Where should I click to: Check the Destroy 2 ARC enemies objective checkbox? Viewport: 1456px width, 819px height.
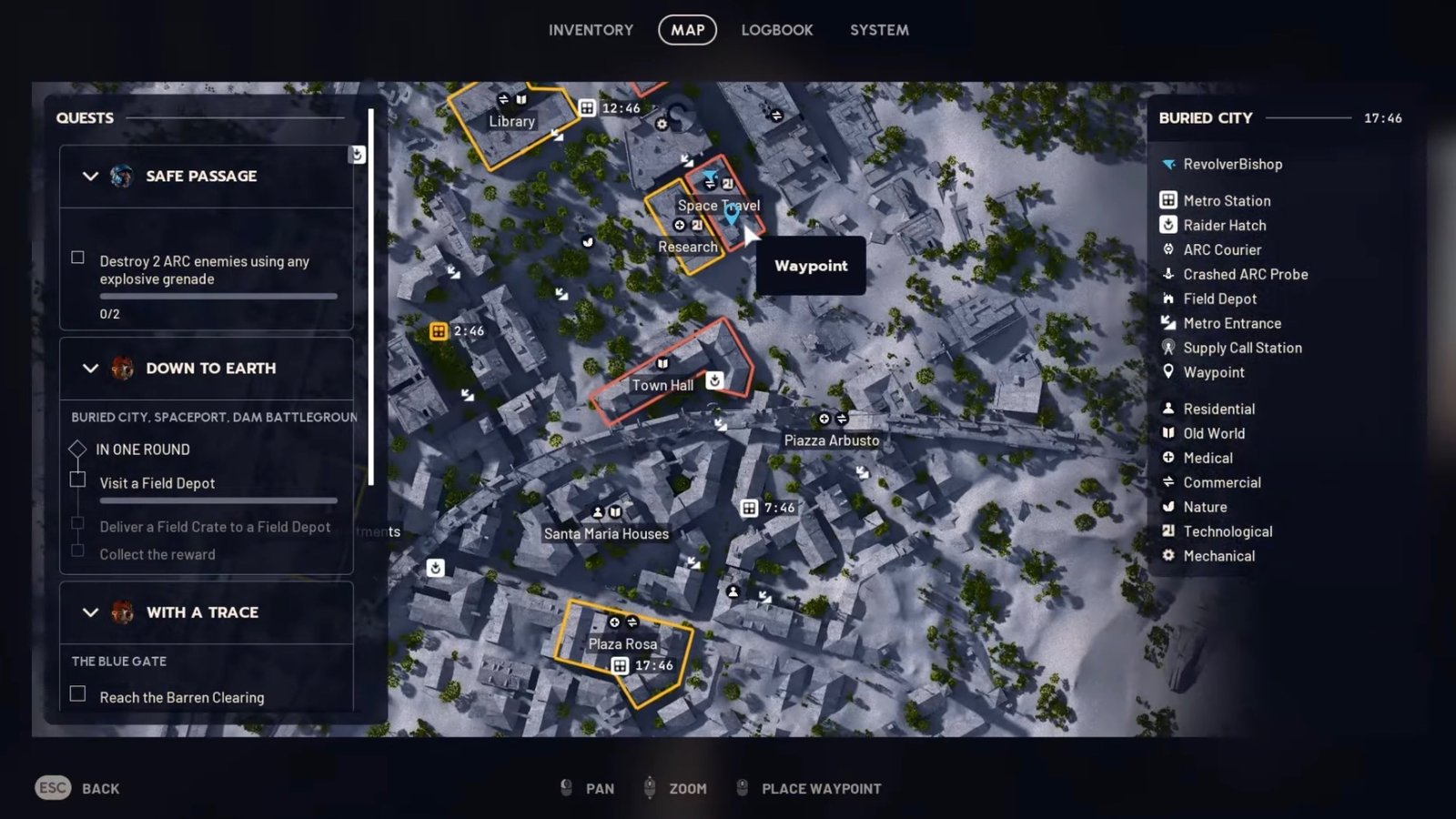[x=78, y=258]
